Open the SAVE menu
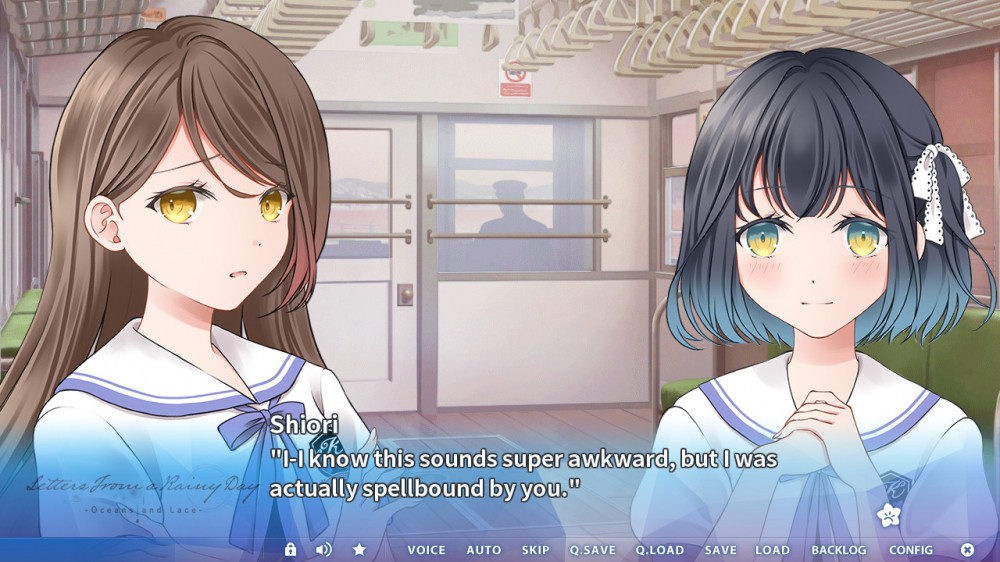Viewport: 1000px width, 562px height. point(720,550)
